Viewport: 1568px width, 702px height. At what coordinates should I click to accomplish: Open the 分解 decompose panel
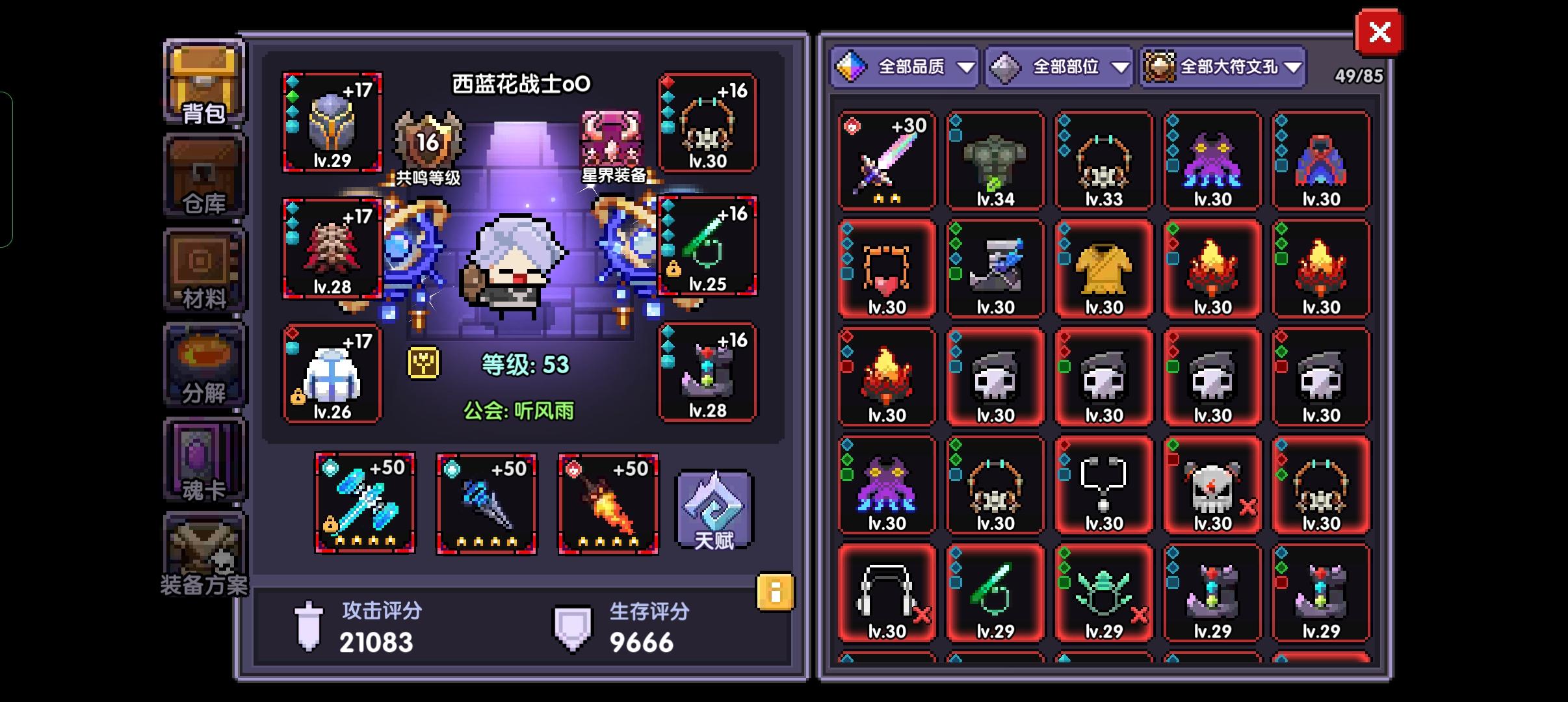(x=203, y=365)
